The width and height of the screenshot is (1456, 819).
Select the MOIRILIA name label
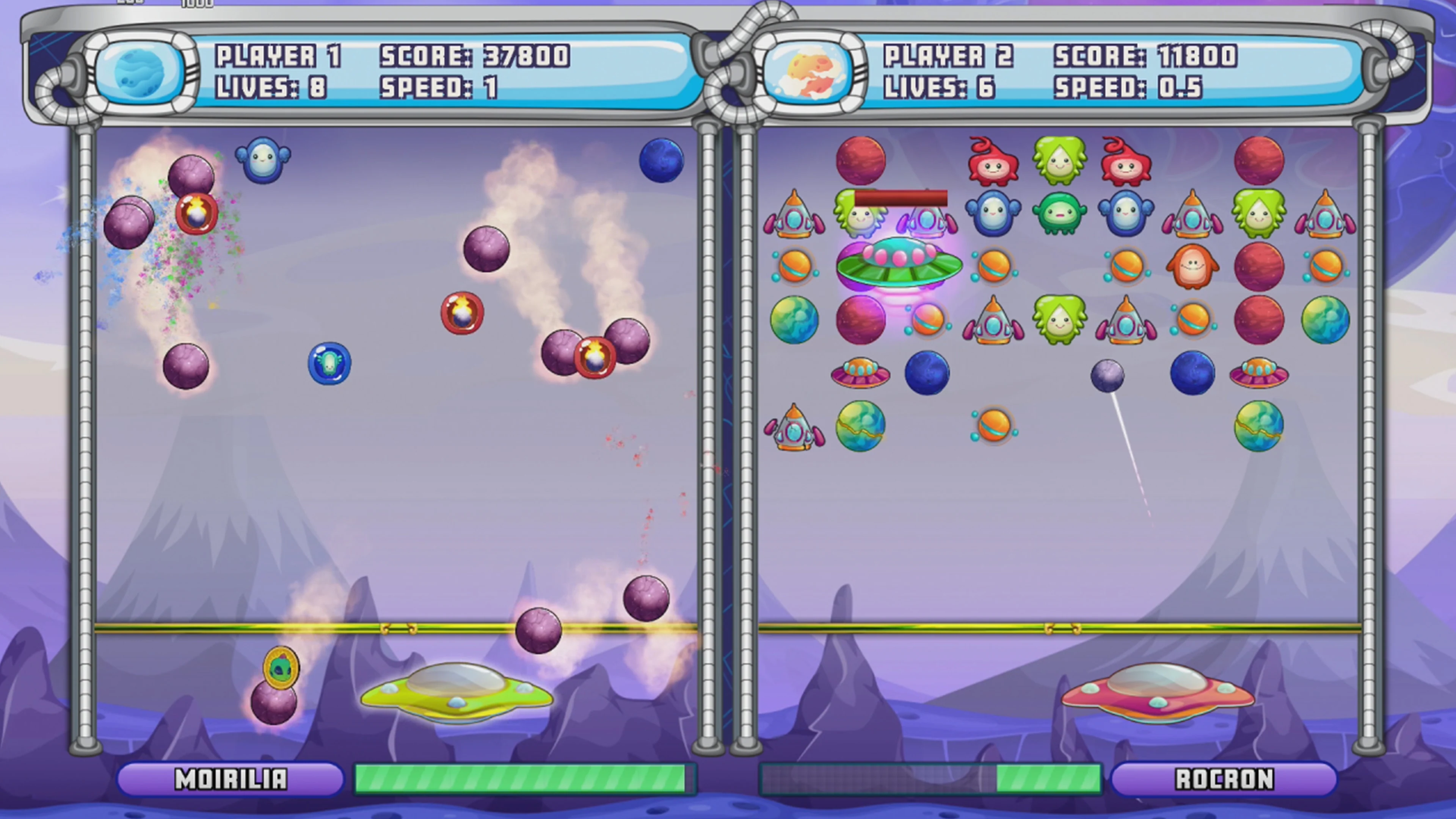pyautogui.click(x=232, y=780)
